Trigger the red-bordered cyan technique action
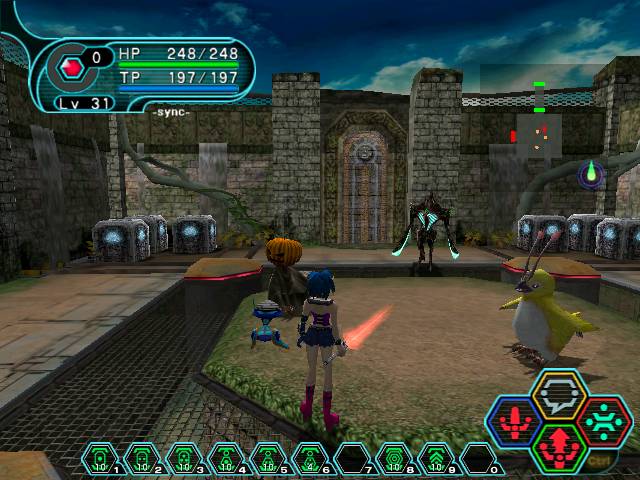This screenshot has height=480, width=640. tap(602, 422)
